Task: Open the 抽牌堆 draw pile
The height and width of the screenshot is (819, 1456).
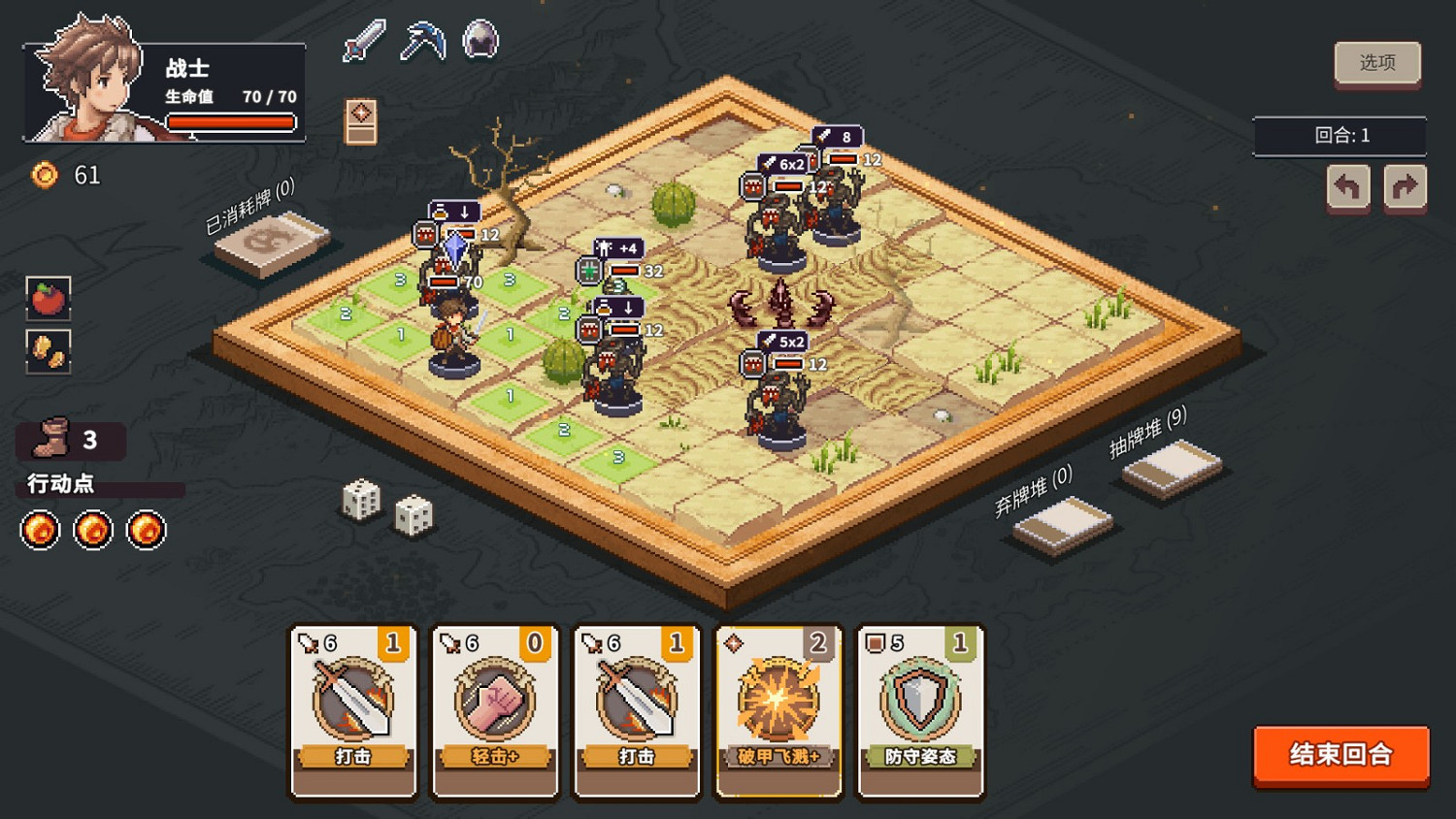Action: [1168, 471]
